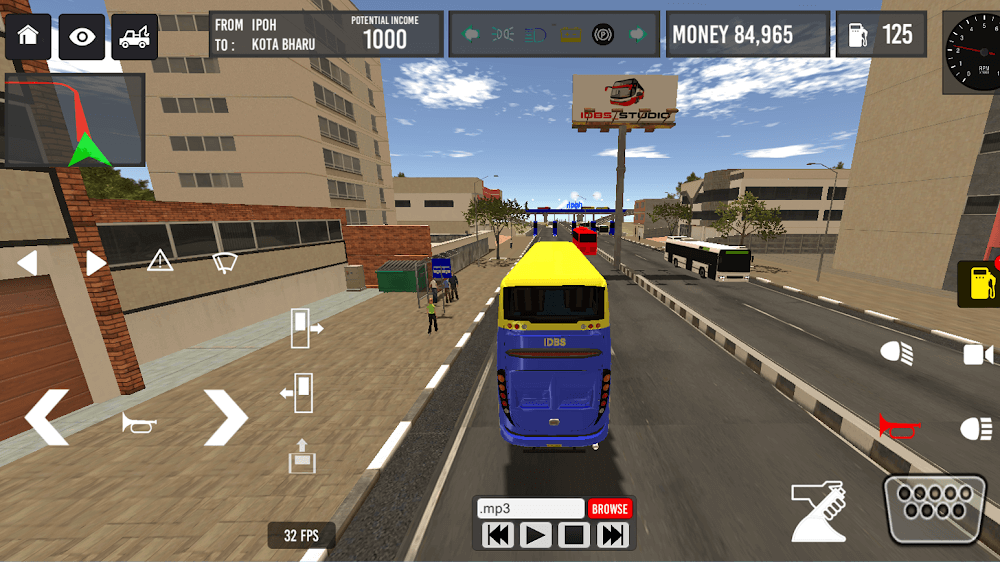Skip to the next music track

[x=612, y=536]
